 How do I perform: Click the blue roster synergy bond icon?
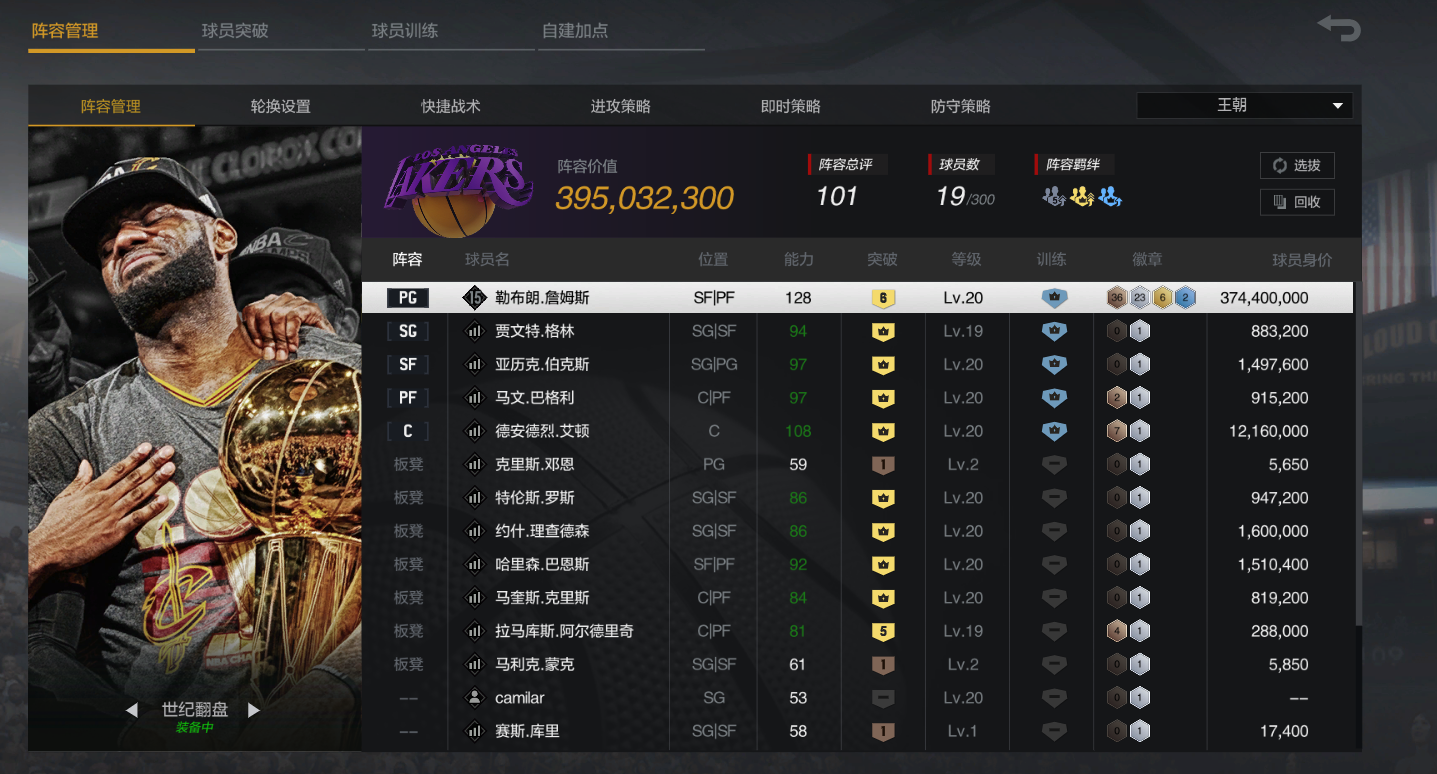coord(1108,198)
